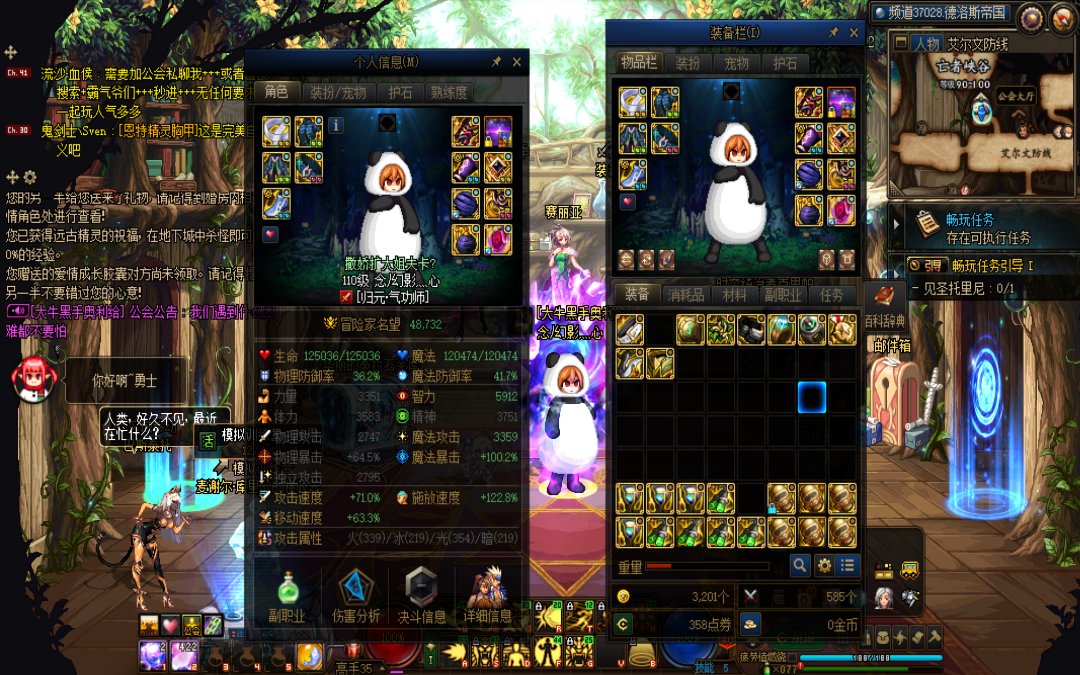The height and width of the screenshot is (675, 1080).
Task: Open the 副职业 sub-profession button
Action: pyautogui.click(x=287, y=595)
